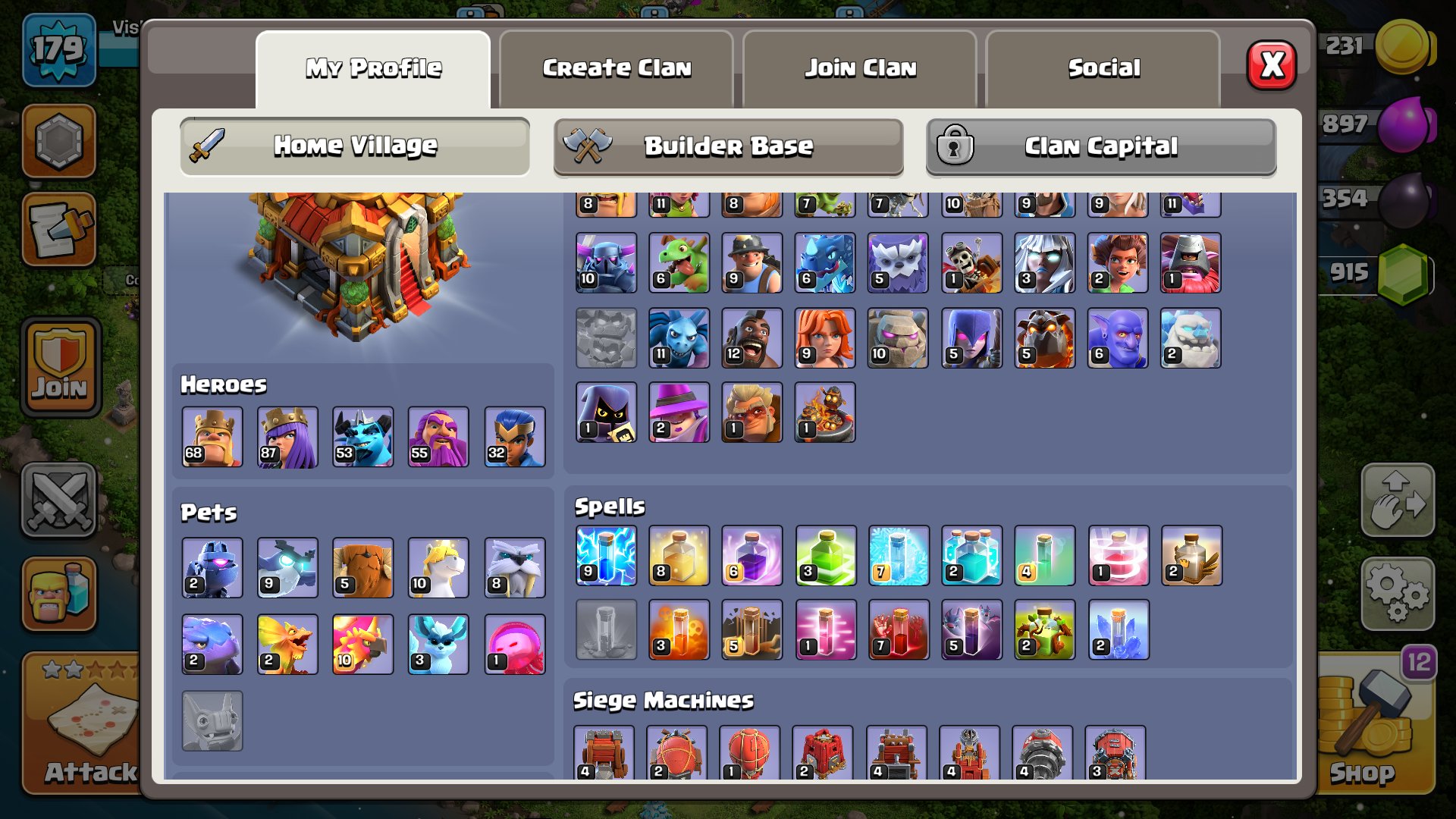This screenshot has height=819, width=1456.
Task: Select the P.E.K.K.A troop icon
Action: tap(605, 262)
